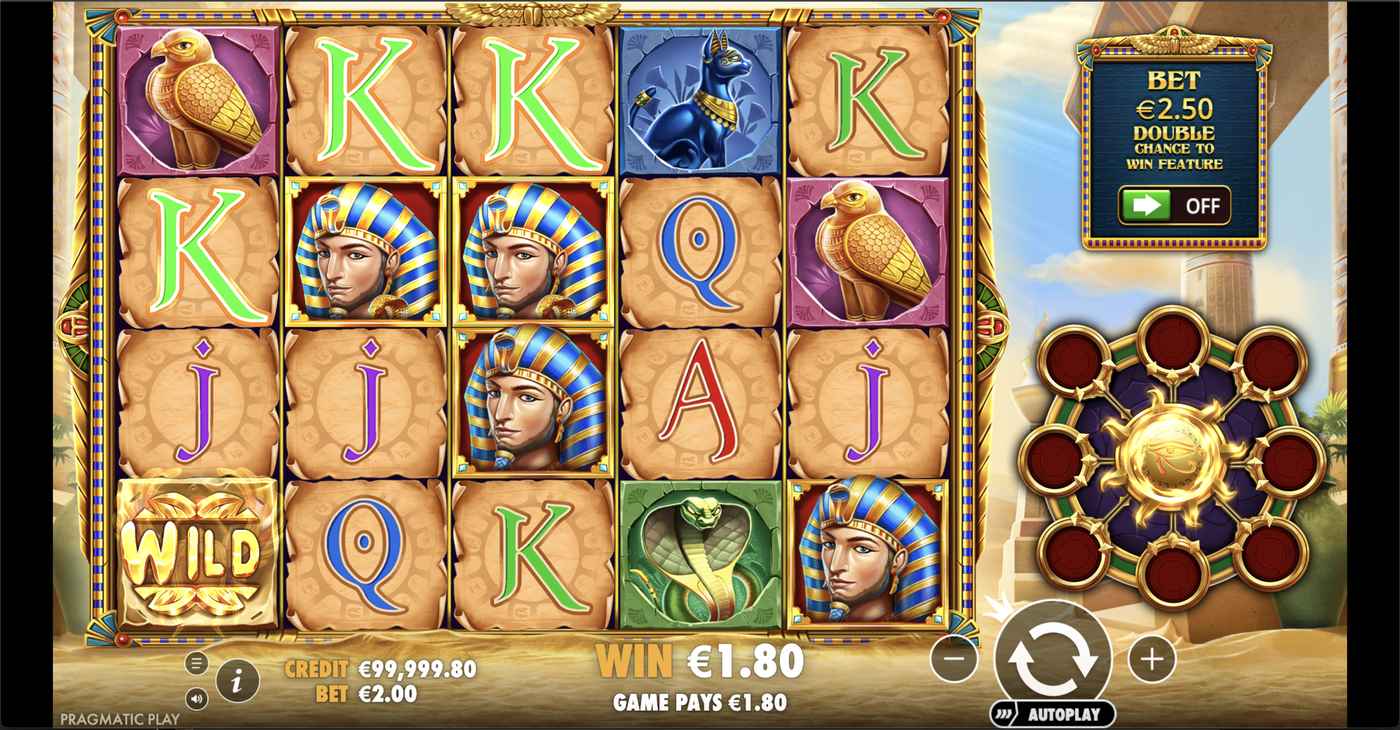The height and width of the screenshot is (730, 1400).
Task: Increase the bet with the plus button
Action: click(x=1151, y=657)
